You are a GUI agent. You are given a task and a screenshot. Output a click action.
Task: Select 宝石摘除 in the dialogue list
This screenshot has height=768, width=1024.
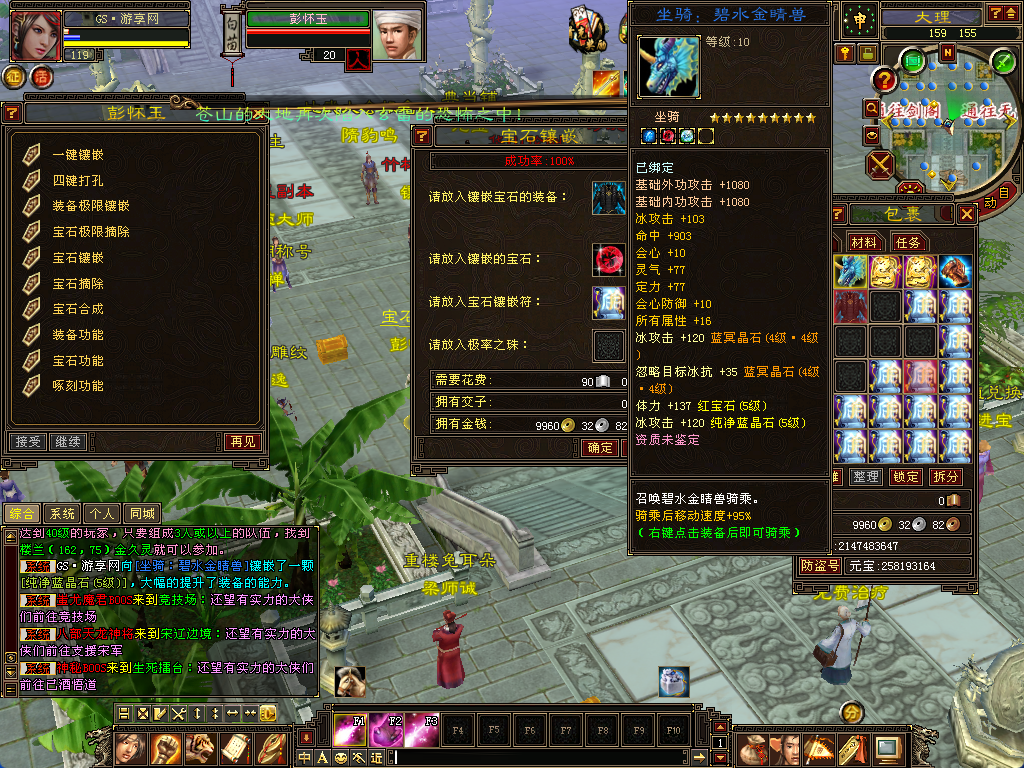point(78,284)
